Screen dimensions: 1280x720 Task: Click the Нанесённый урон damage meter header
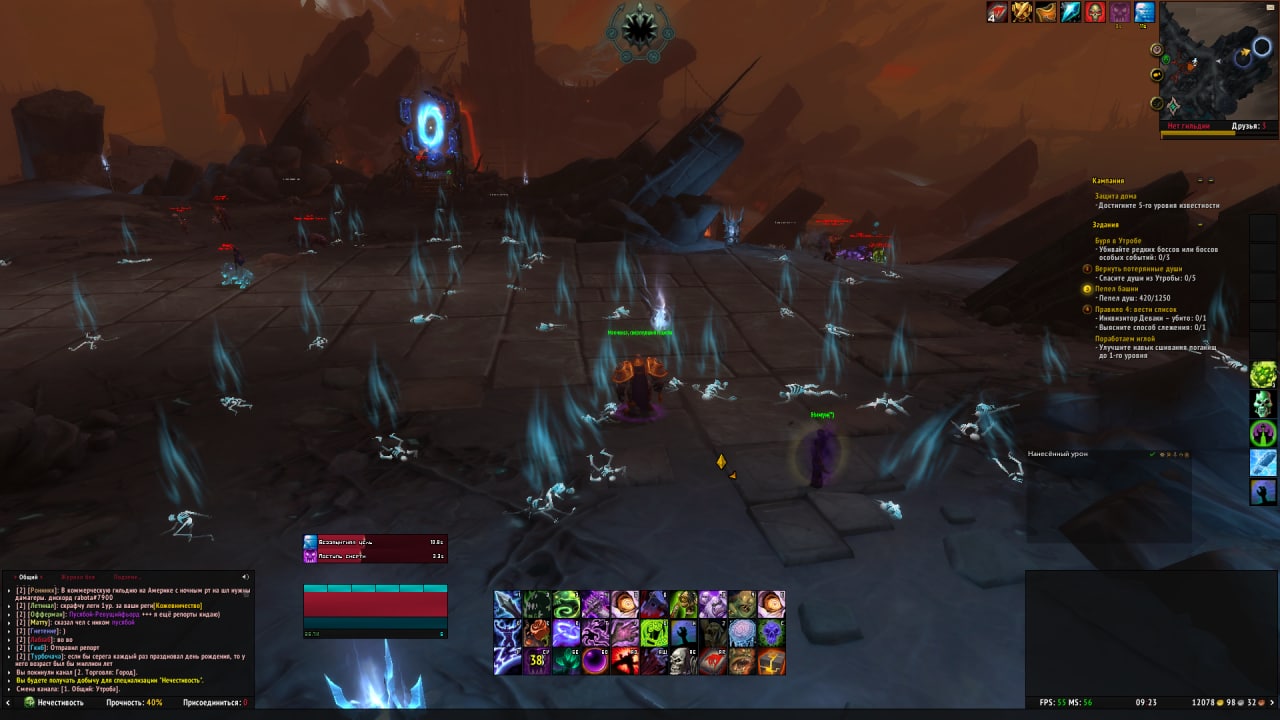pyautogui.click(x=1058, y=454)
